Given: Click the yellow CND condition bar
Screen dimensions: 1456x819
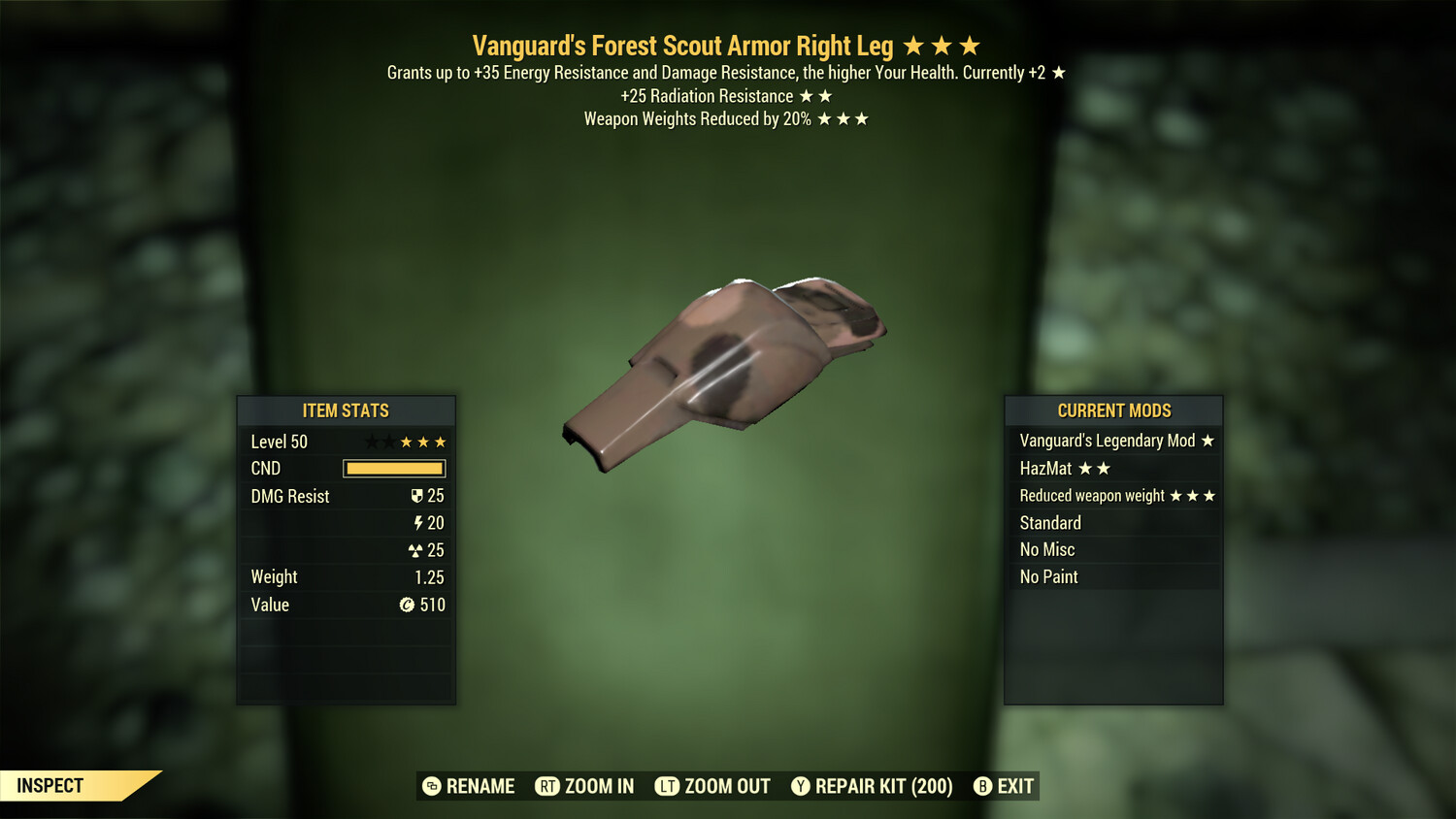Looking at the screenshot, I should [x=393, y=468].
